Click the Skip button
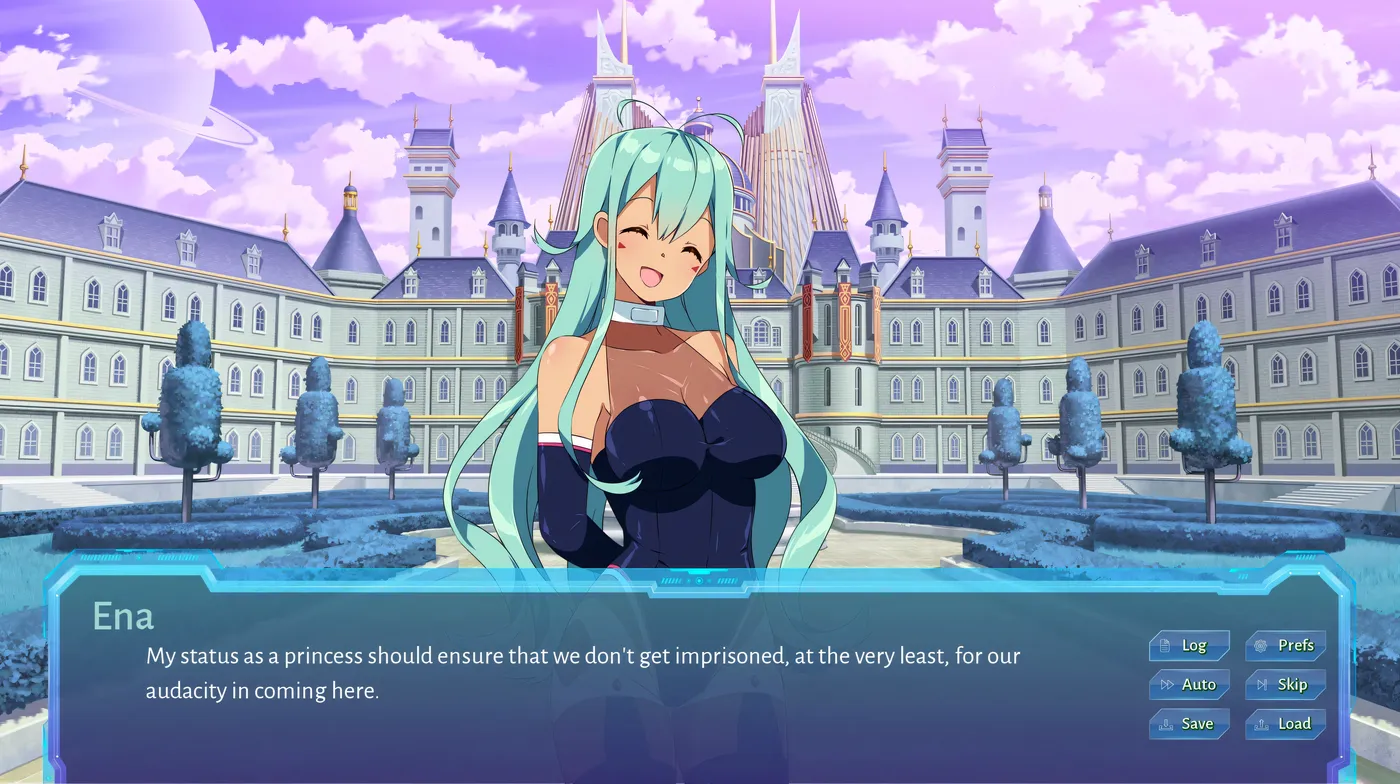Image resolution: width=1400 pixels, height=784 pixels. 1286,685
